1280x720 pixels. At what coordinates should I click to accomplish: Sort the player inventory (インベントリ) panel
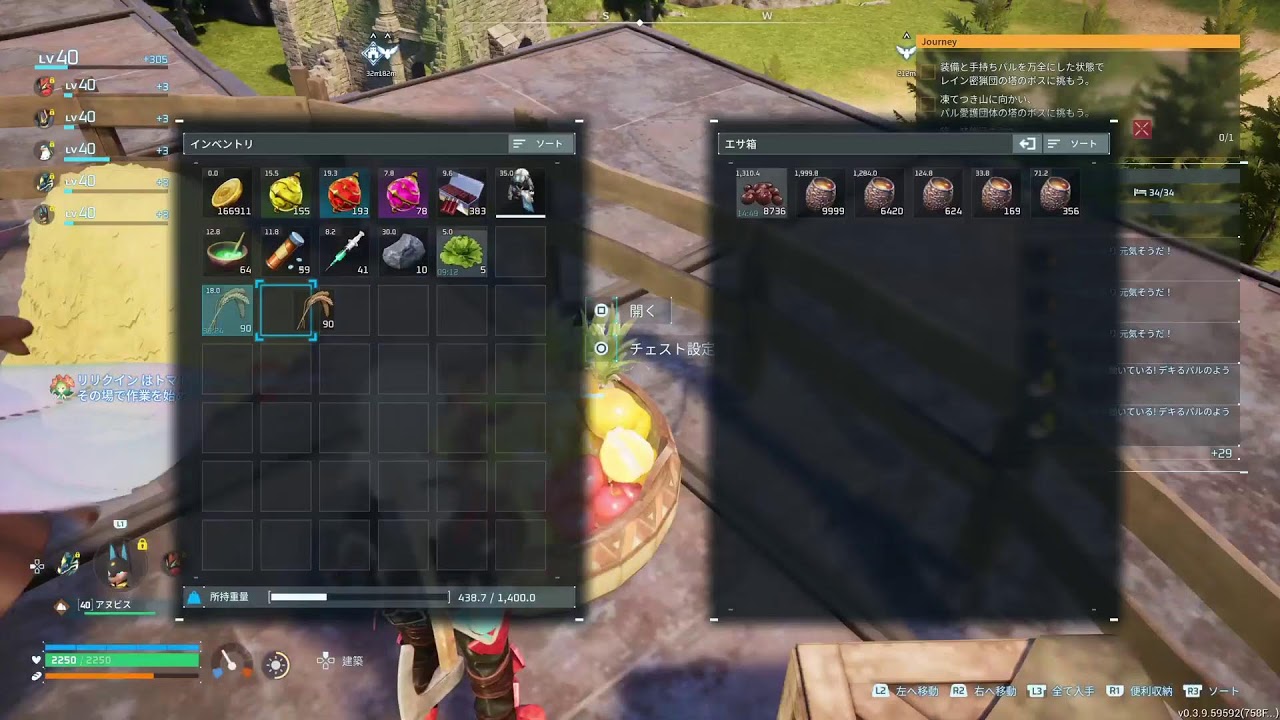pyautogui.click(x=541, y=144)
